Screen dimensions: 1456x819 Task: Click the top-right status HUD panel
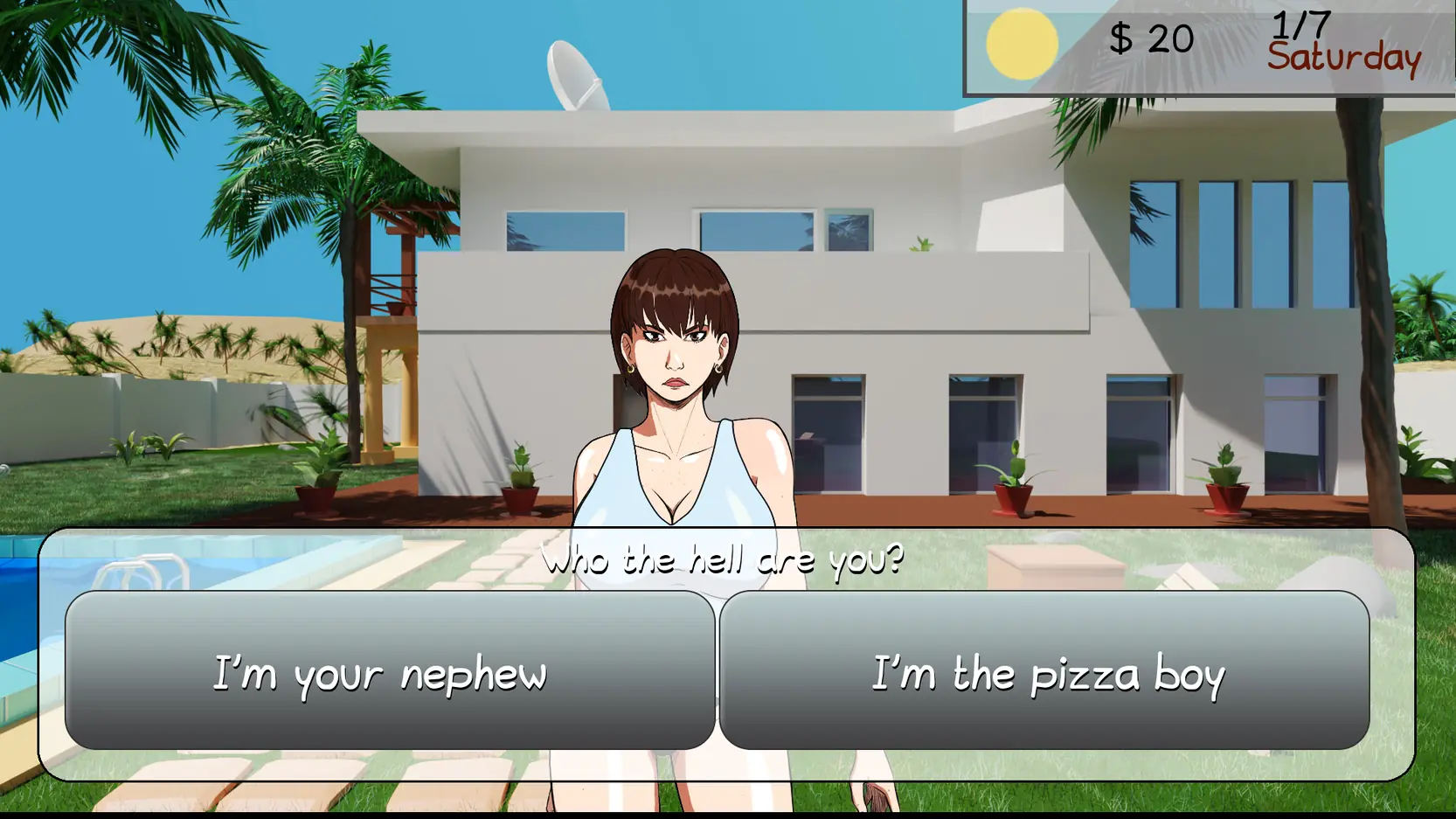pos(1206,44)
